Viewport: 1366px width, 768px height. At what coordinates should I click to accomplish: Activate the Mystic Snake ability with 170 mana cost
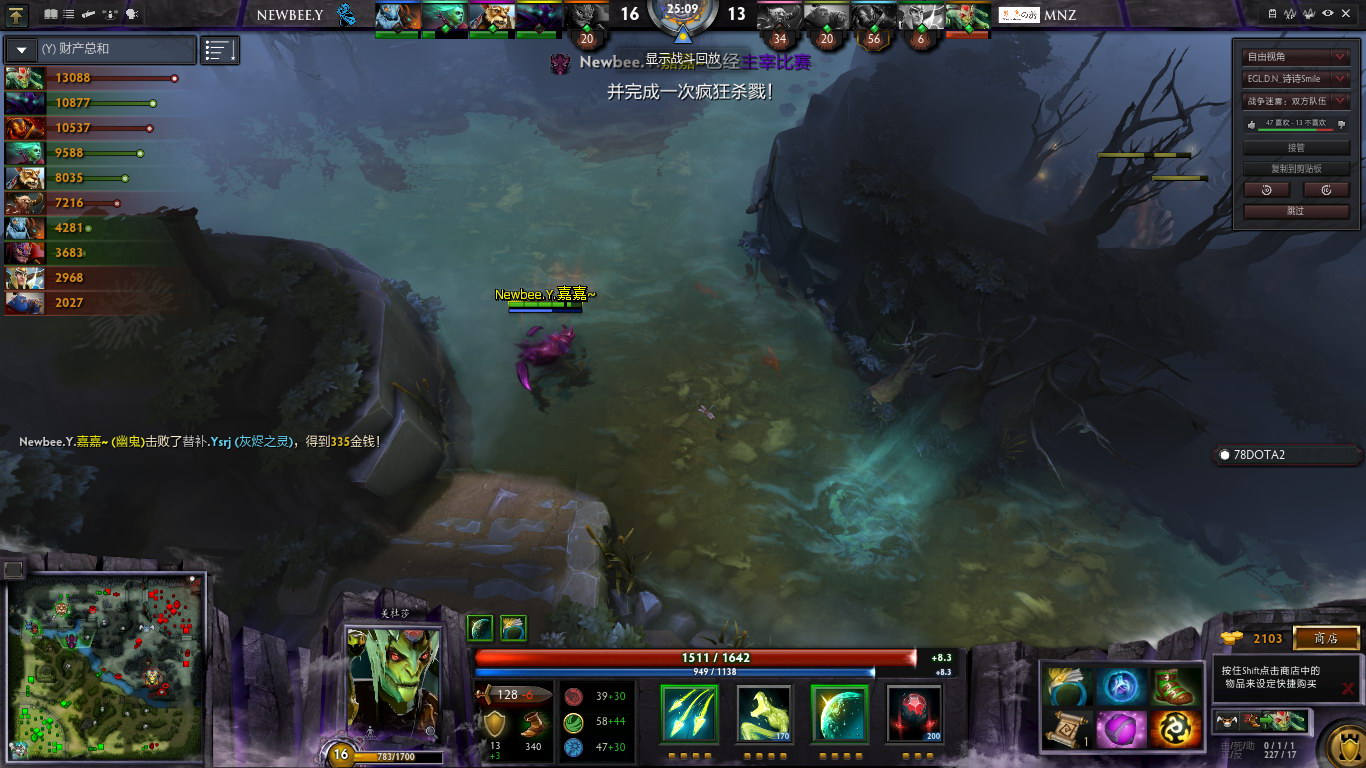(765, 713)
